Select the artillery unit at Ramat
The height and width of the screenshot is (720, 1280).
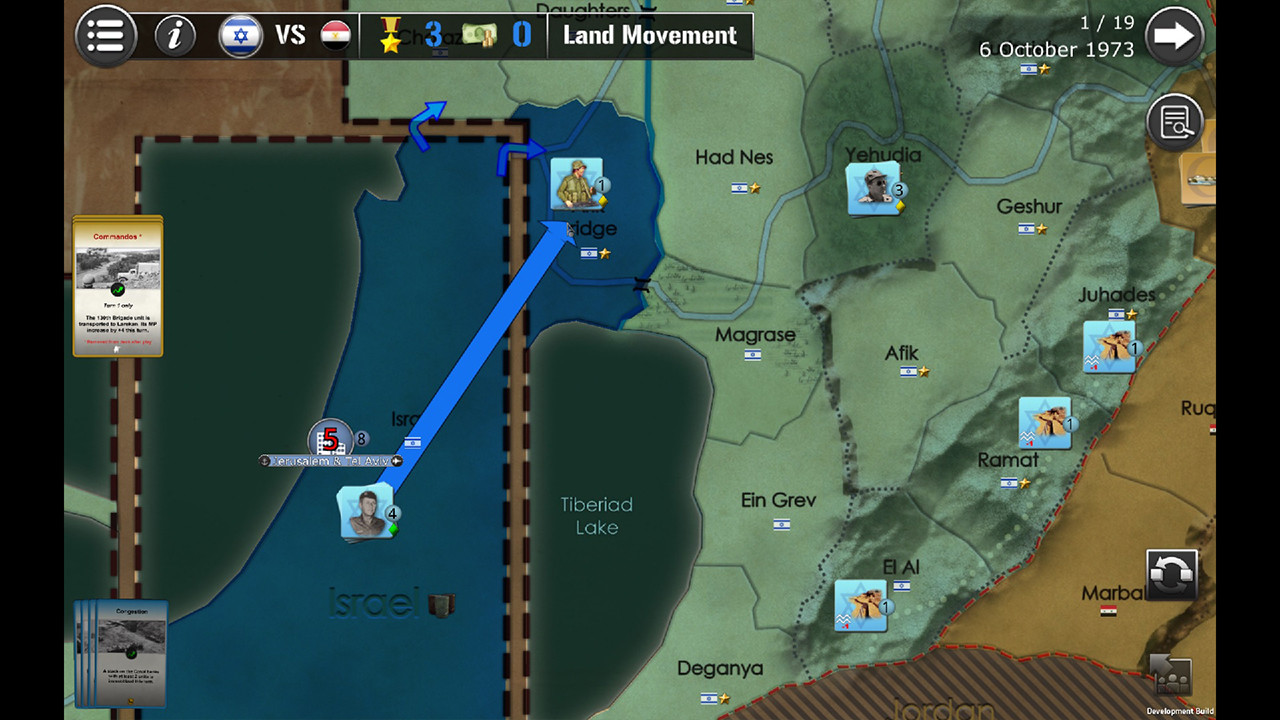1044,424
